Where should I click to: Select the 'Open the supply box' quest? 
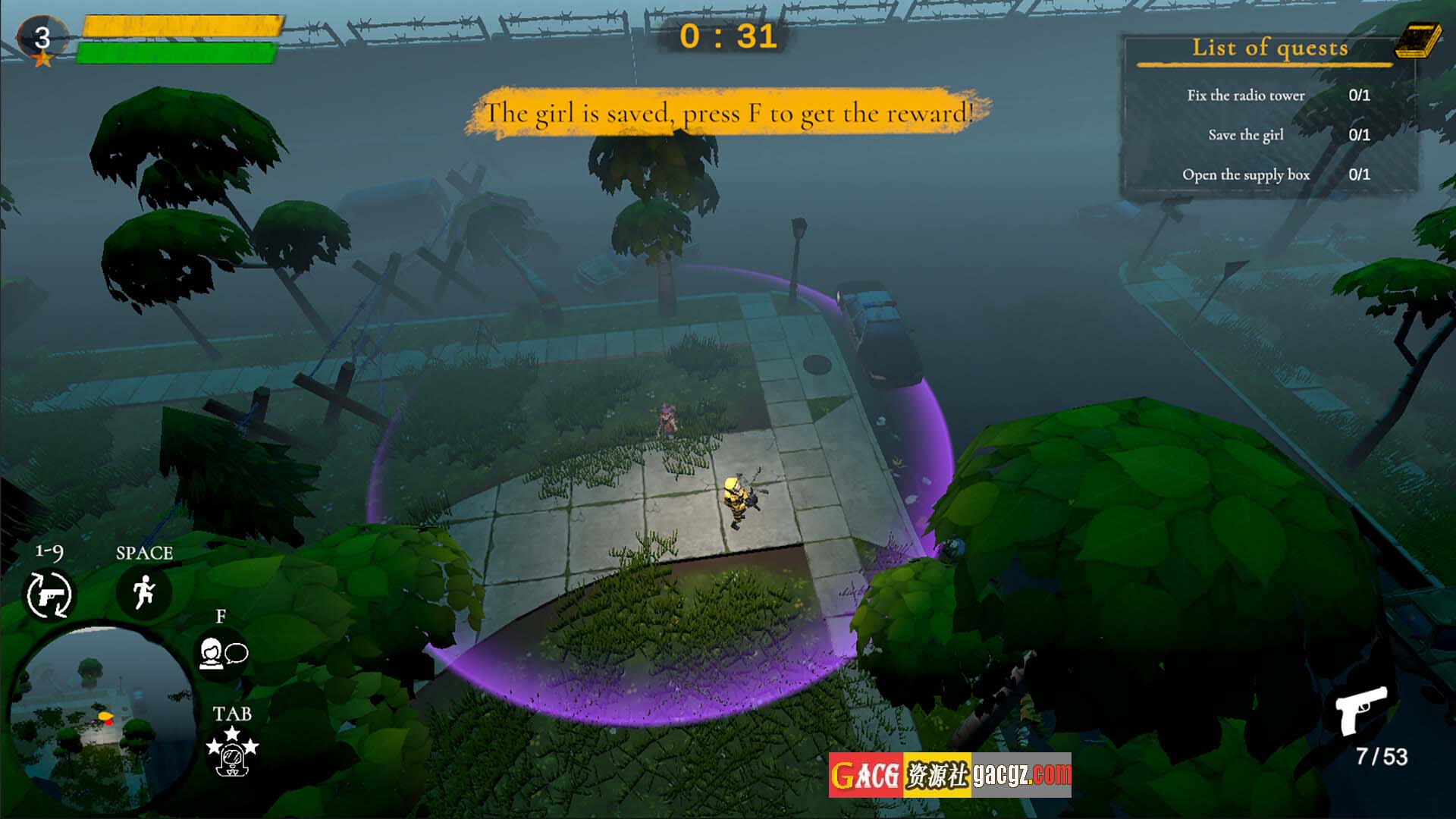click(1246, 175)
